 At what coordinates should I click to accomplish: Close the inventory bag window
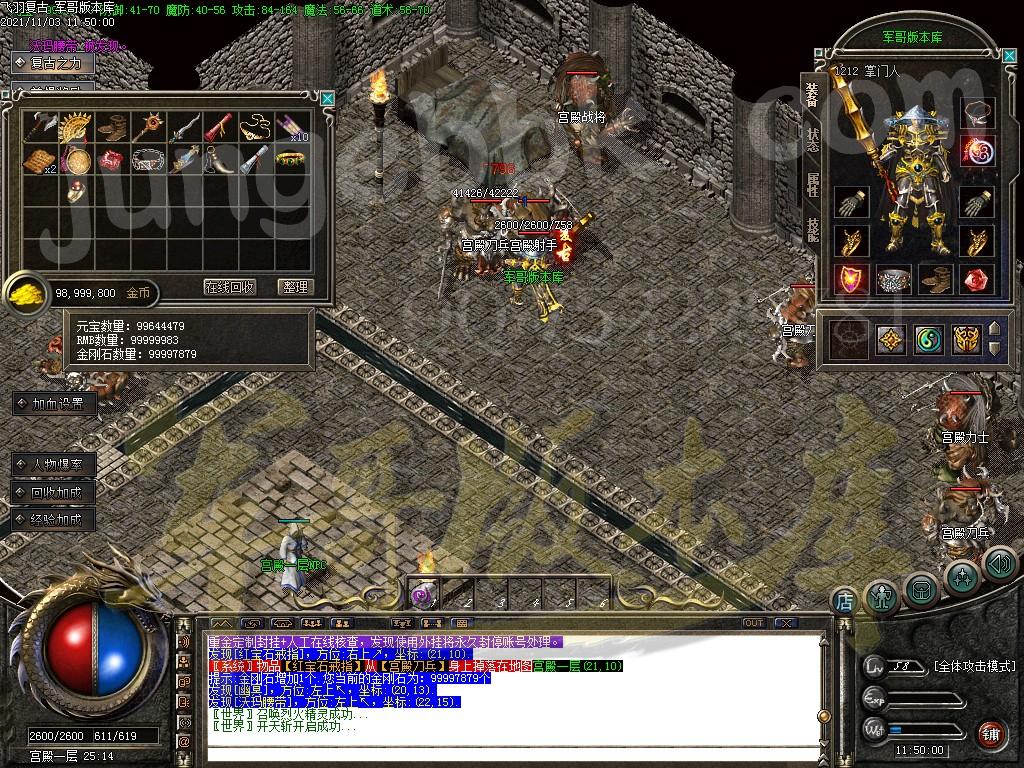[x=327, y=98]
